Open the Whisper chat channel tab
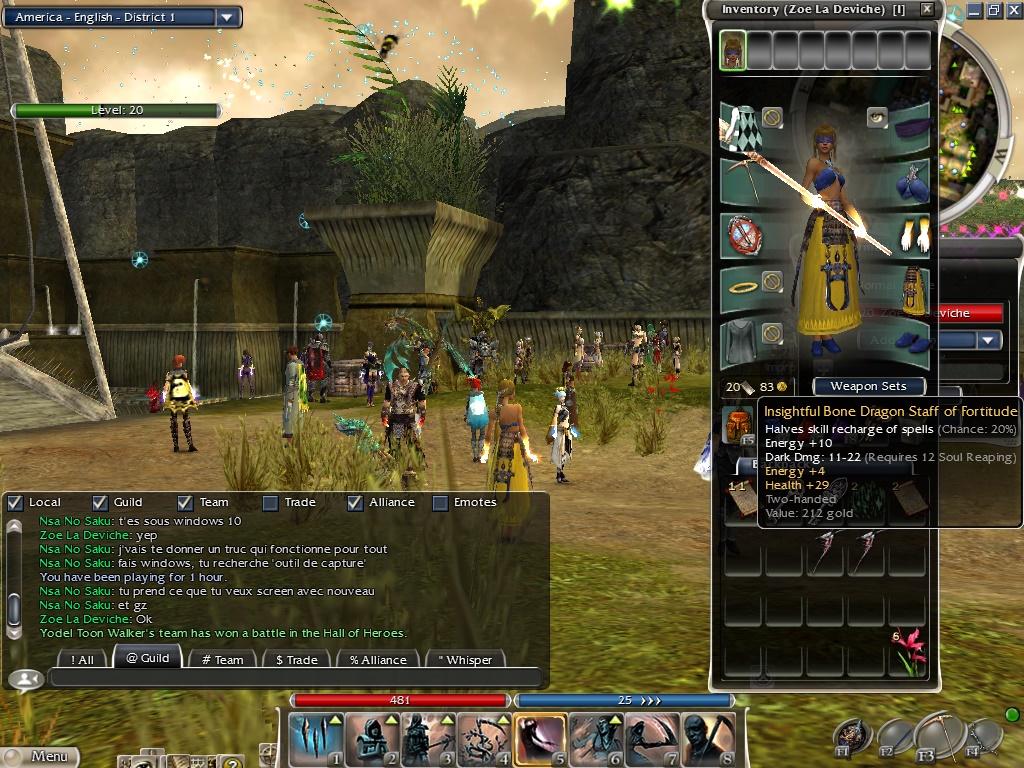Viewport: 1024px width, 768px height. [x=464, y=659]
